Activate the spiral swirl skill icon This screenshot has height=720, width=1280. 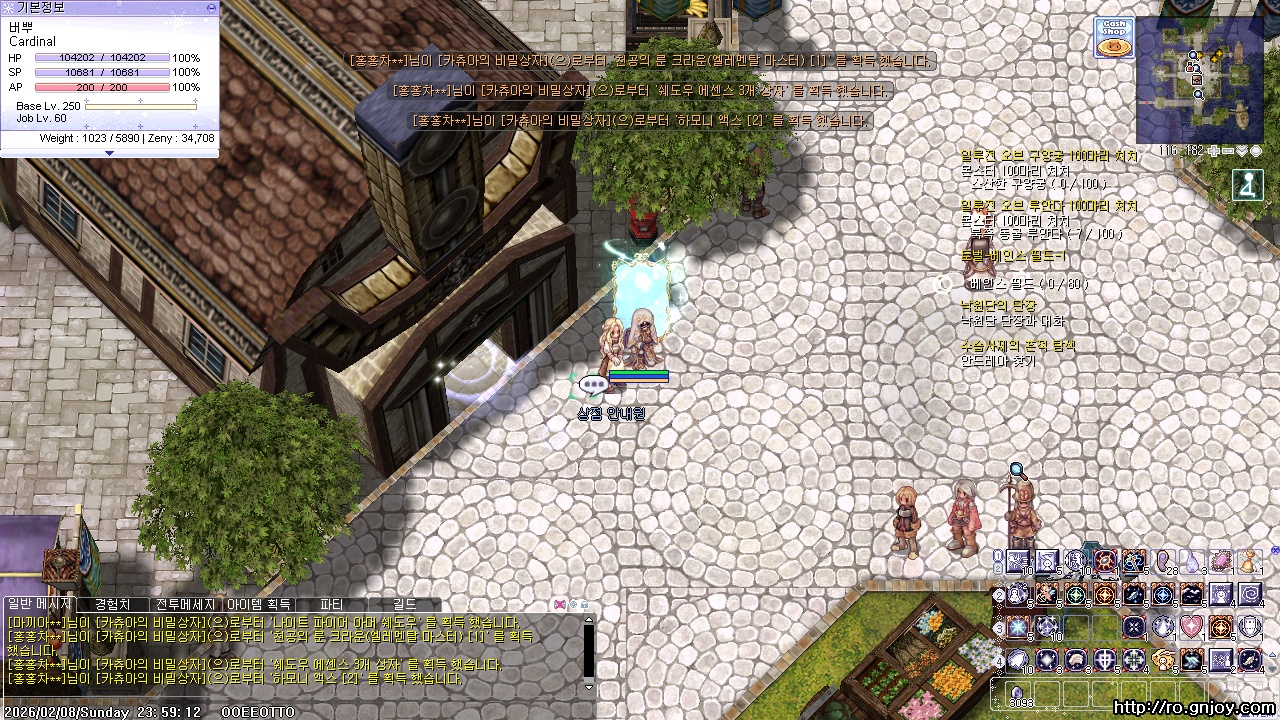1250,596
